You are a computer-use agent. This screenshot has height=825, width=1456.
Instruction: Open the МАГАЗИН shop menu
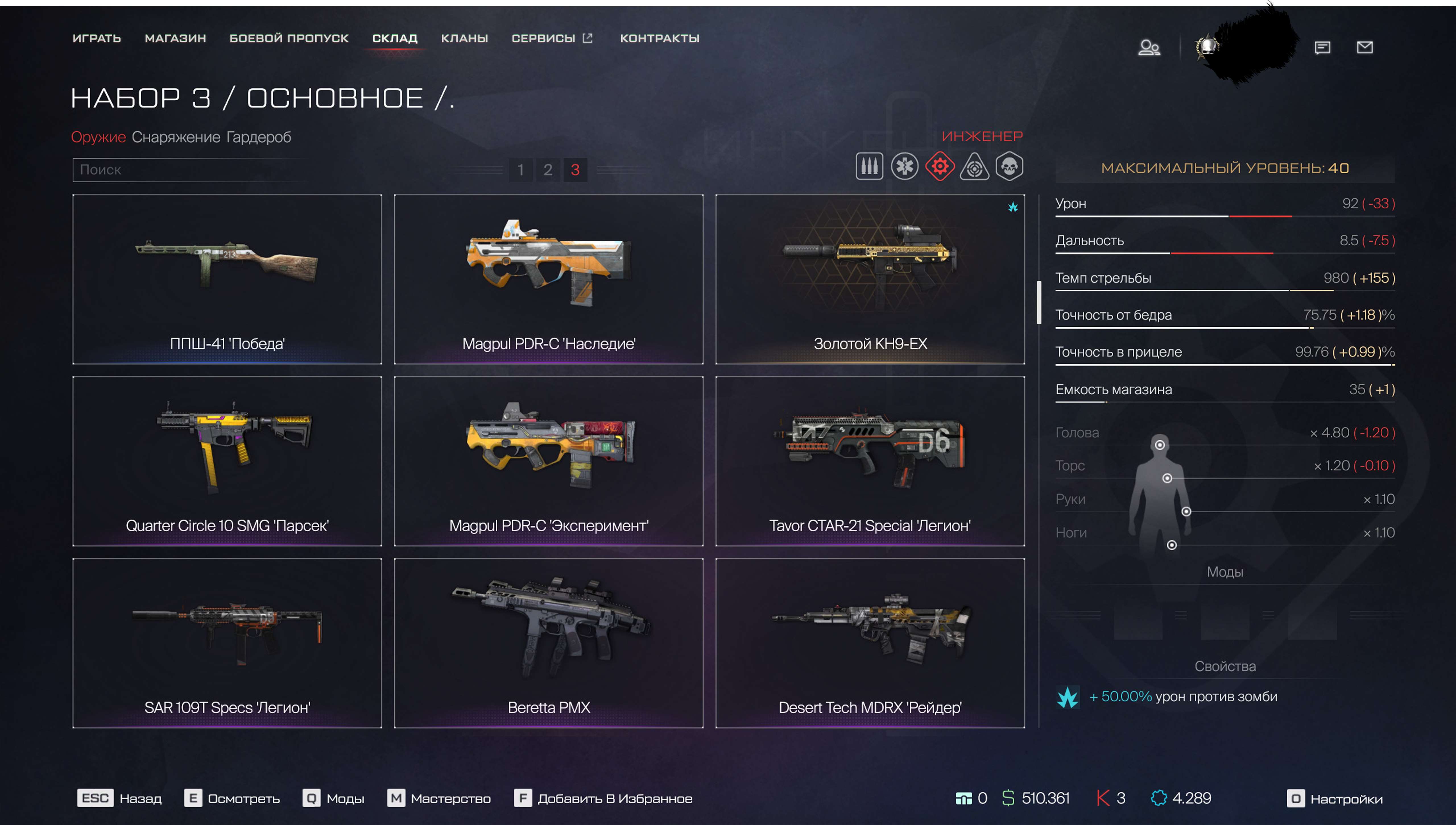coord(175,39)
